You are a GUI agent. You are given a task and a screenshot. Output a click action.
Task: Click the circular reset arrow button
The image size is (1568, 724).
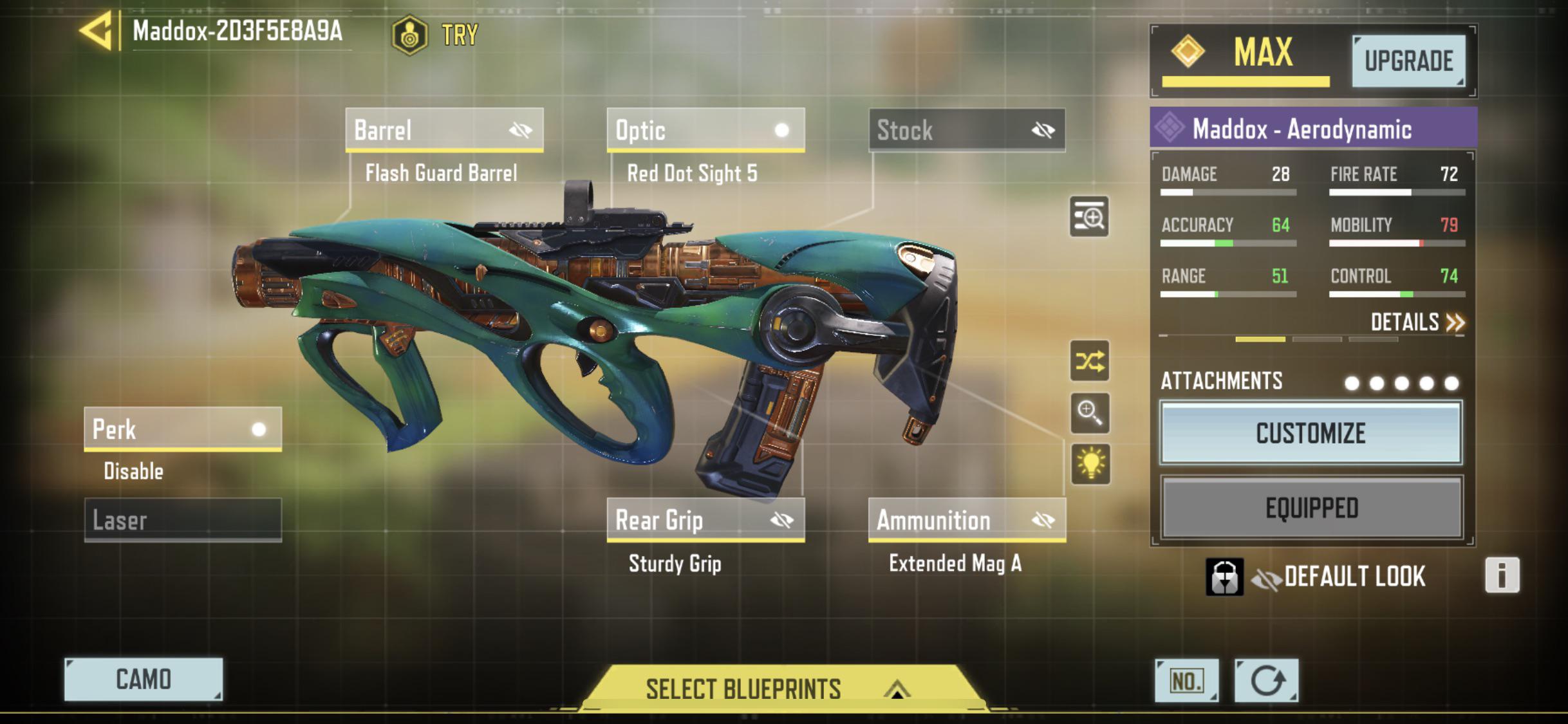click(1266, 681)
